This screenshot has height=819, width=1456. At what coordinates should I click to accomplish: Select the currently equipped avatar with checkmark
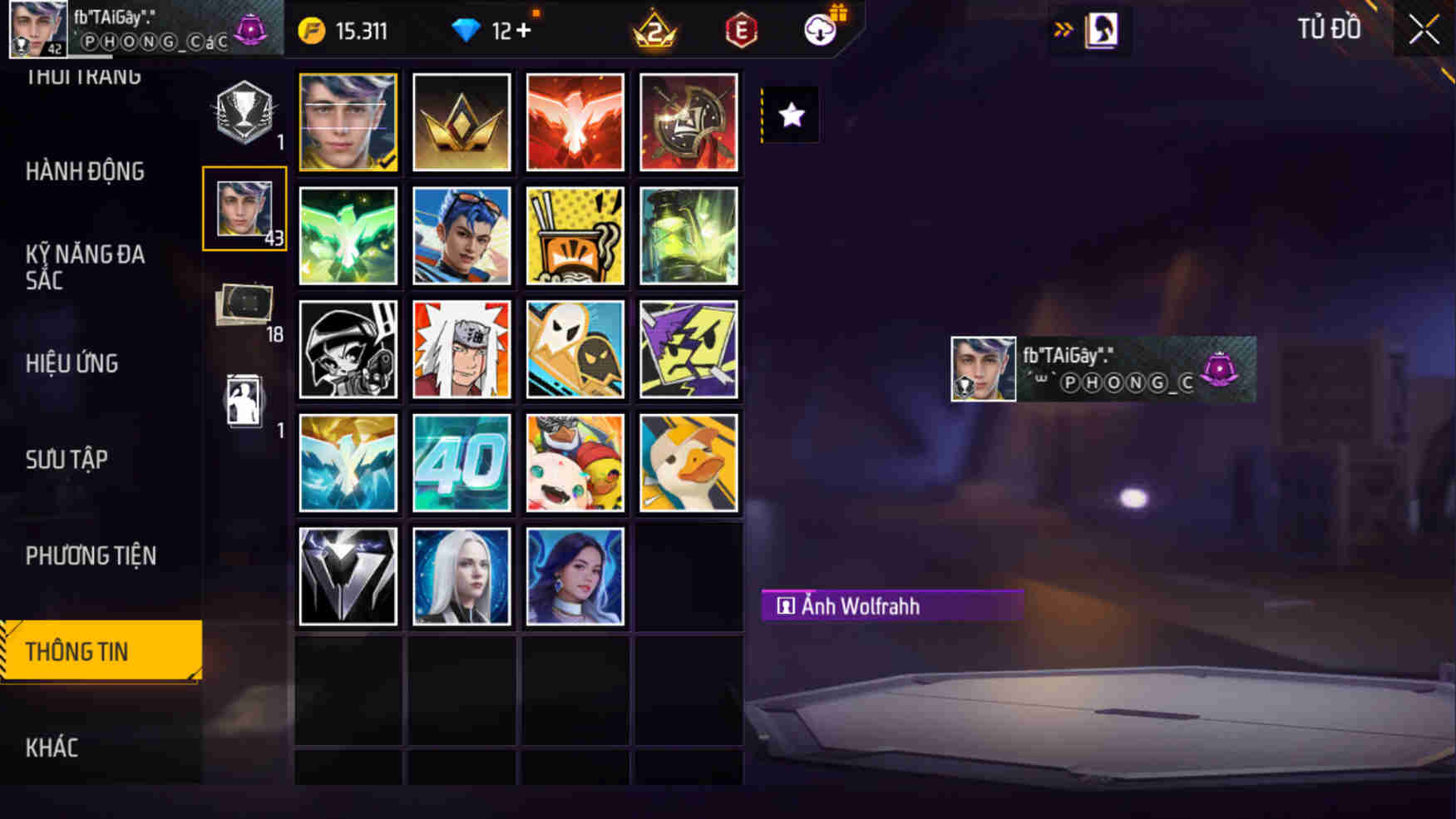(348, 122)
